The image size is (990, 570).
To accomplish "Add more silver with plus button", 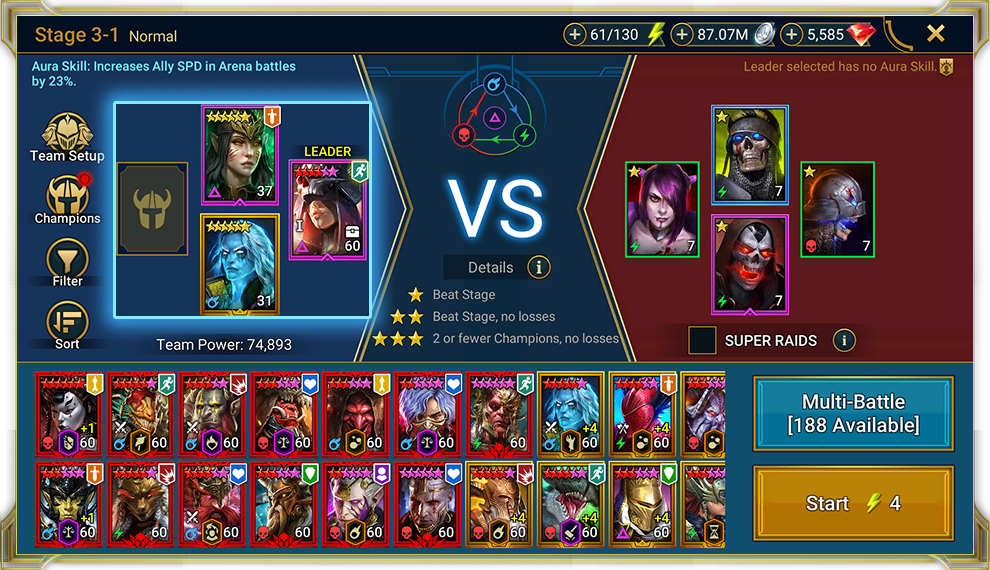I will 682,35.
